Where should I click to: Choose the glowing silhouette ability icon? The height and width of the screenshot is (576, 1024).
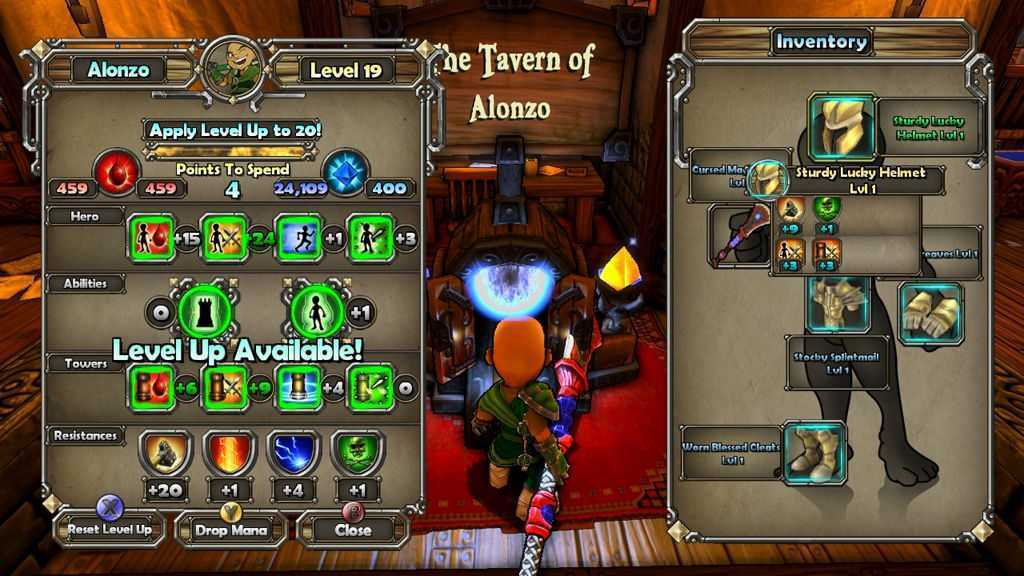[317, 312]
